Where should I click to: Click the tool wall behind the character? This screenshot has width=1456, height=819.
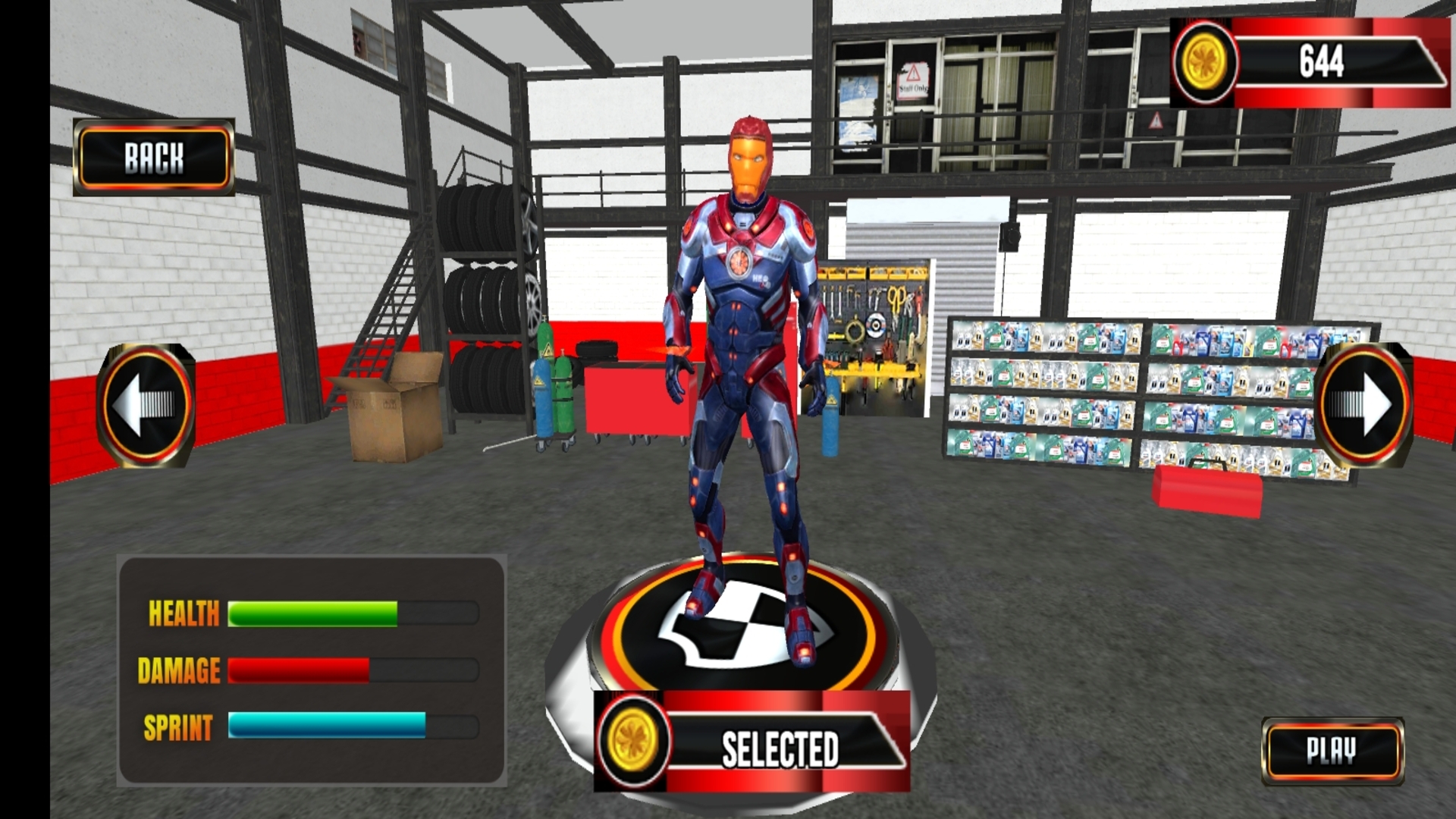pos(872,326)
